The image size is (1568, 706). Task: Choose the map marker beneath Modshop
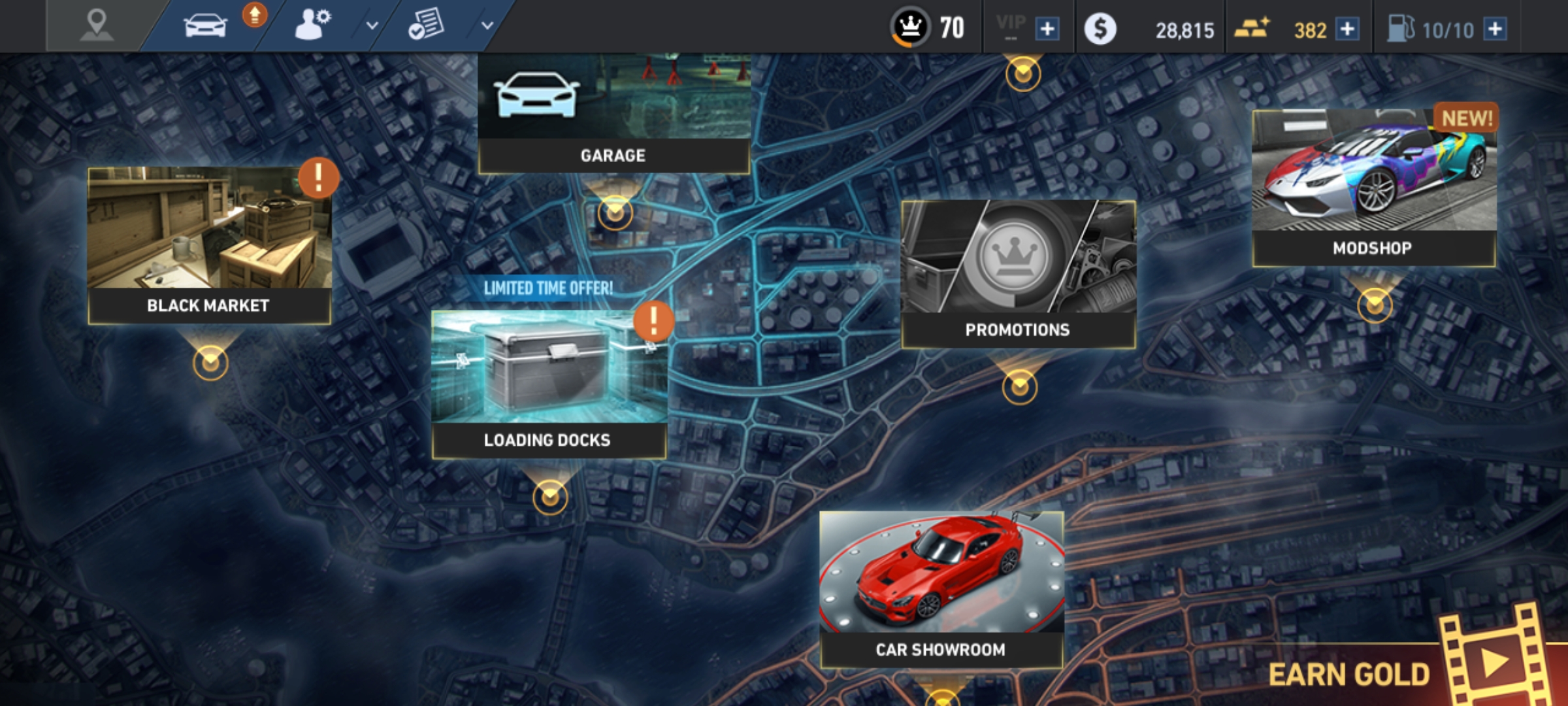pos(1375,305)
